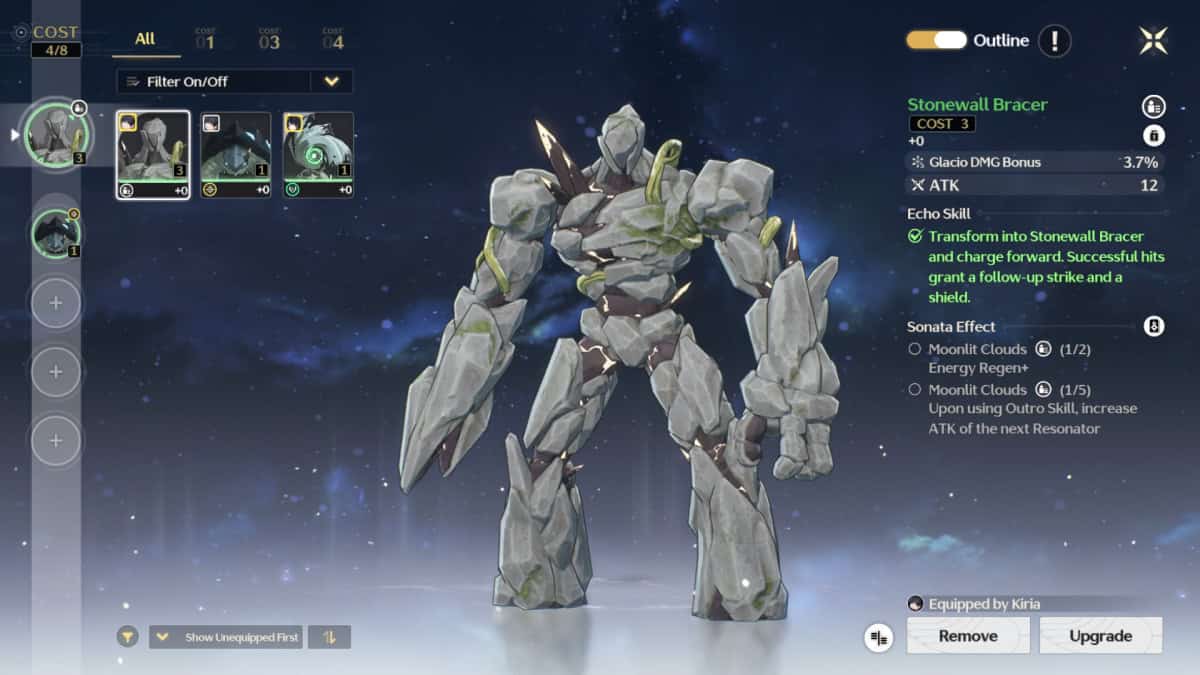Open the exclamation info button
Screen dimensions: 1200x675
tap(1054, 41)
